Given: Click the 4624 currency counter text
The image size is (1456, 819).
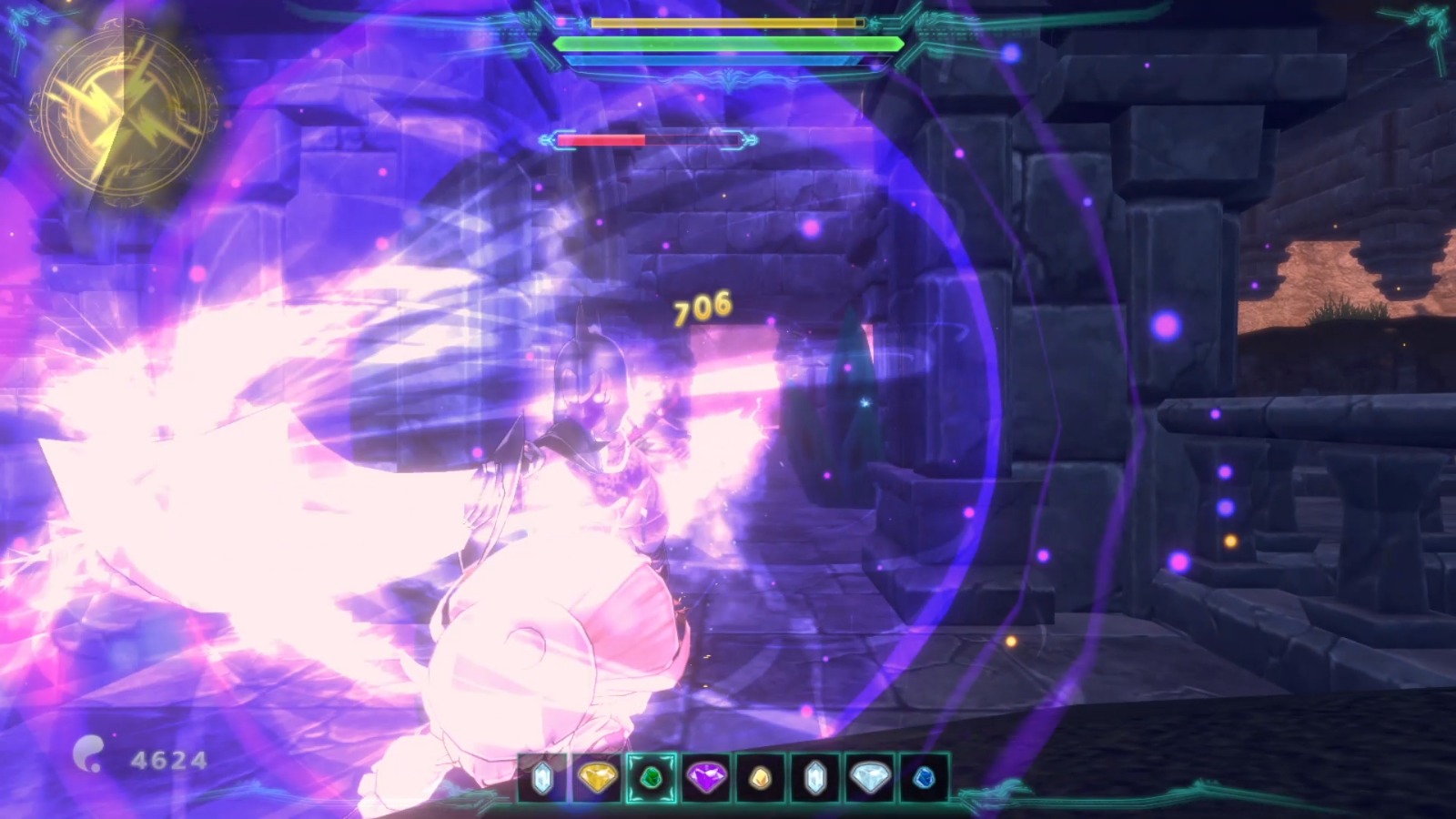Looking at the screenshot, I should (x=170, y=758).
